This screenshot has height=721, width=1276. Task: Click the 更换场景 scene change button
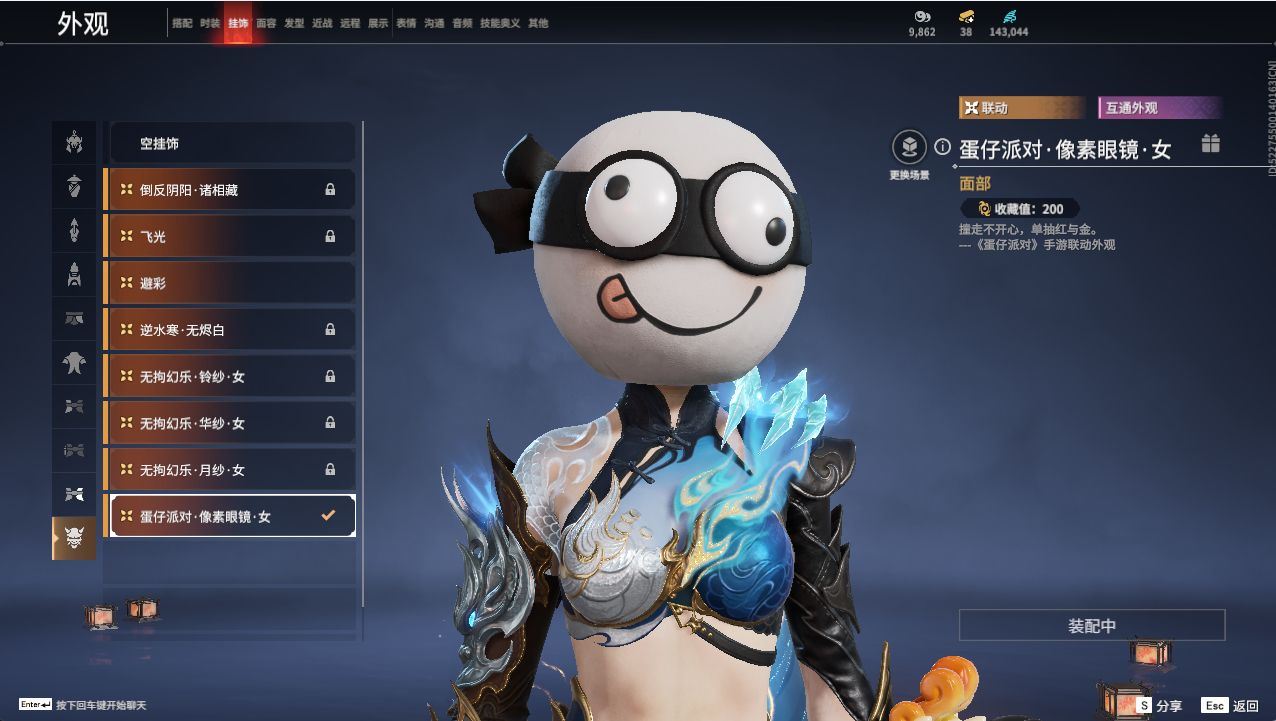click(909, 149)
